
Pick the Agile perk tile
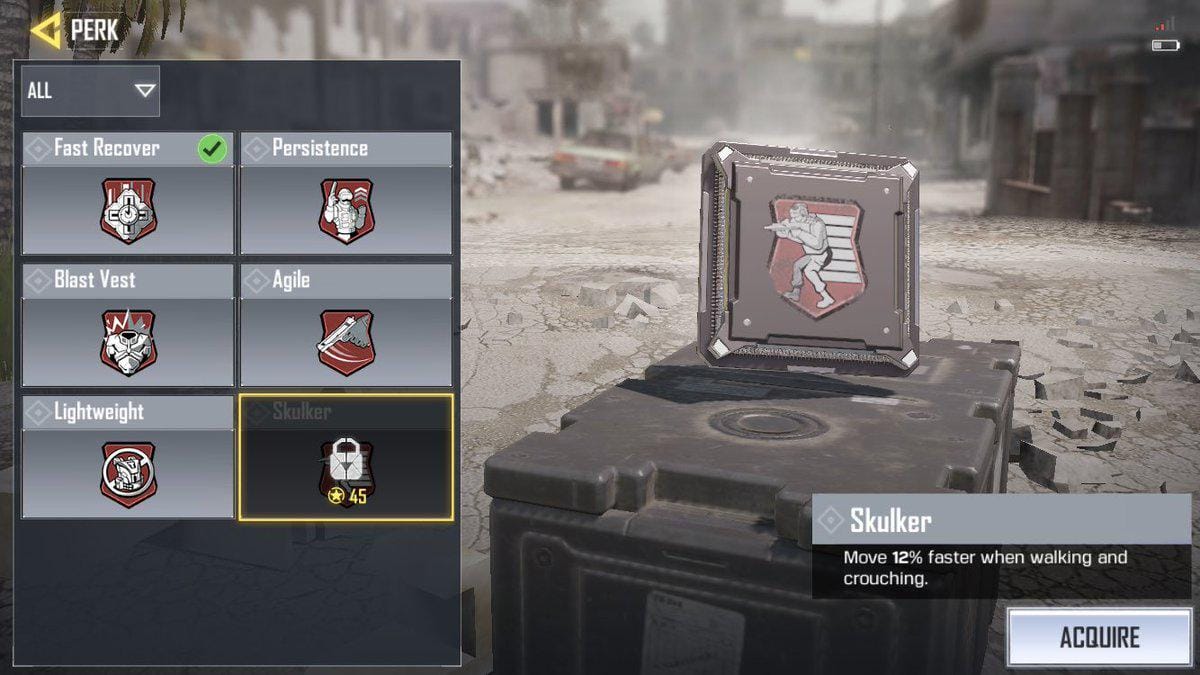coord(346,326)
